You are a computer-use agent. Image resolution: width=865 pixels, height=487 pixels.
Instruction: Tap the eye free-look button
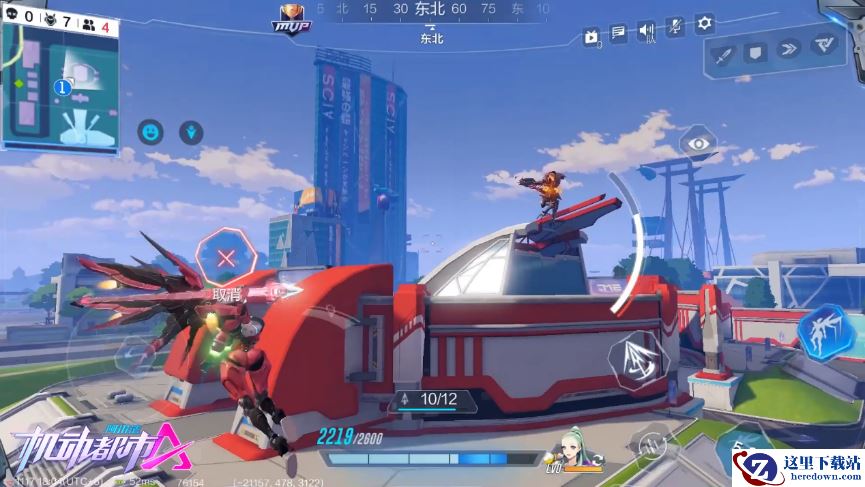coord(695,144)
